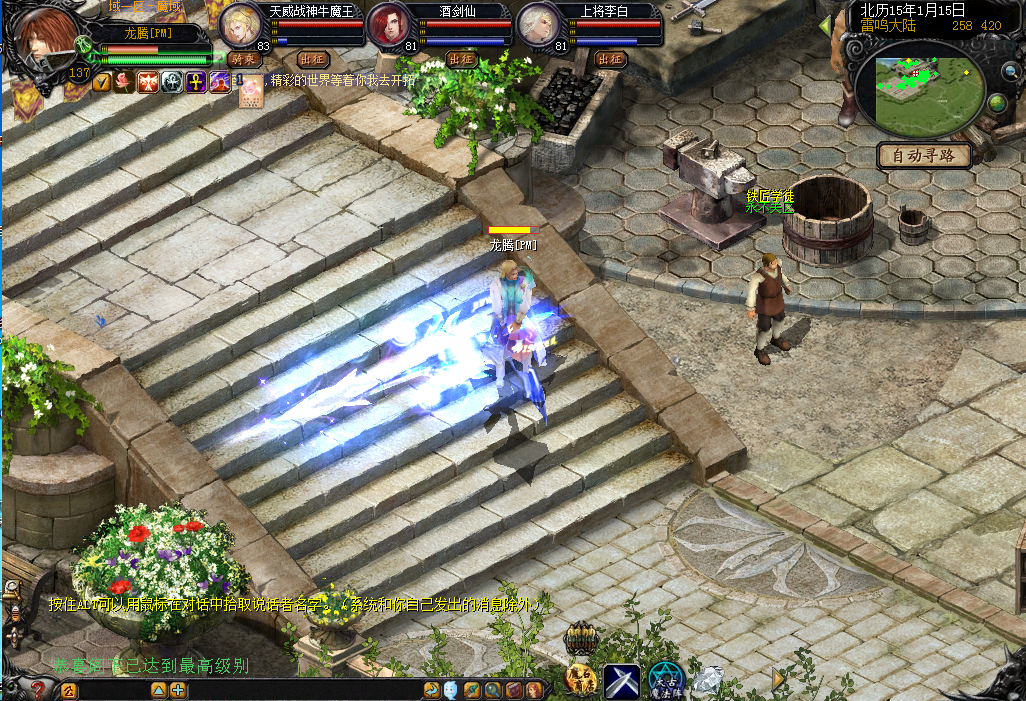Select 天威战神牛魔王 pet portrait
This screenshot has height=701, width=1026.
click(x=241, y=26)
